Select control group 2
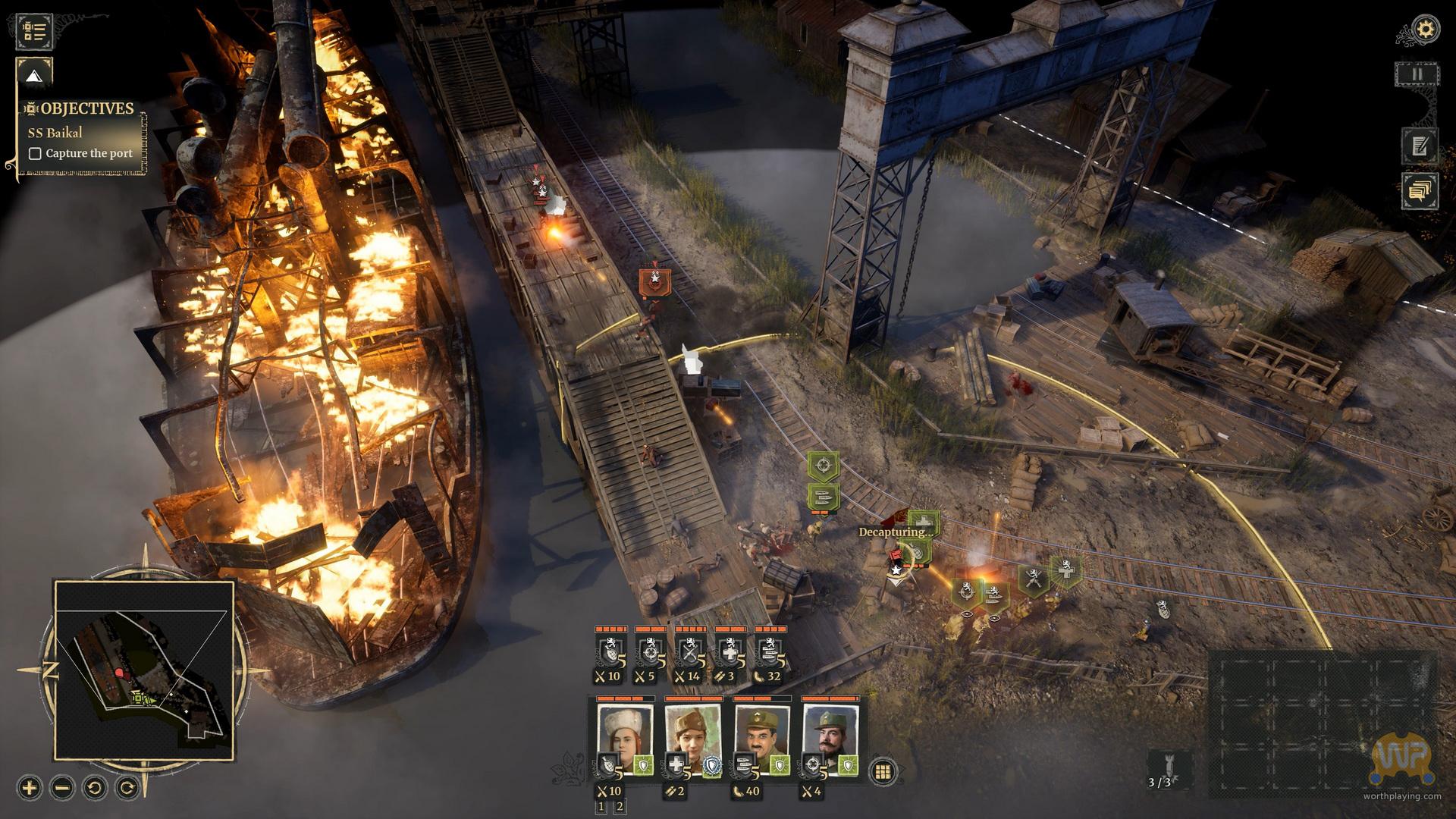The height and width of the screenshot is (819, 1456). click(x=620, y=807)
